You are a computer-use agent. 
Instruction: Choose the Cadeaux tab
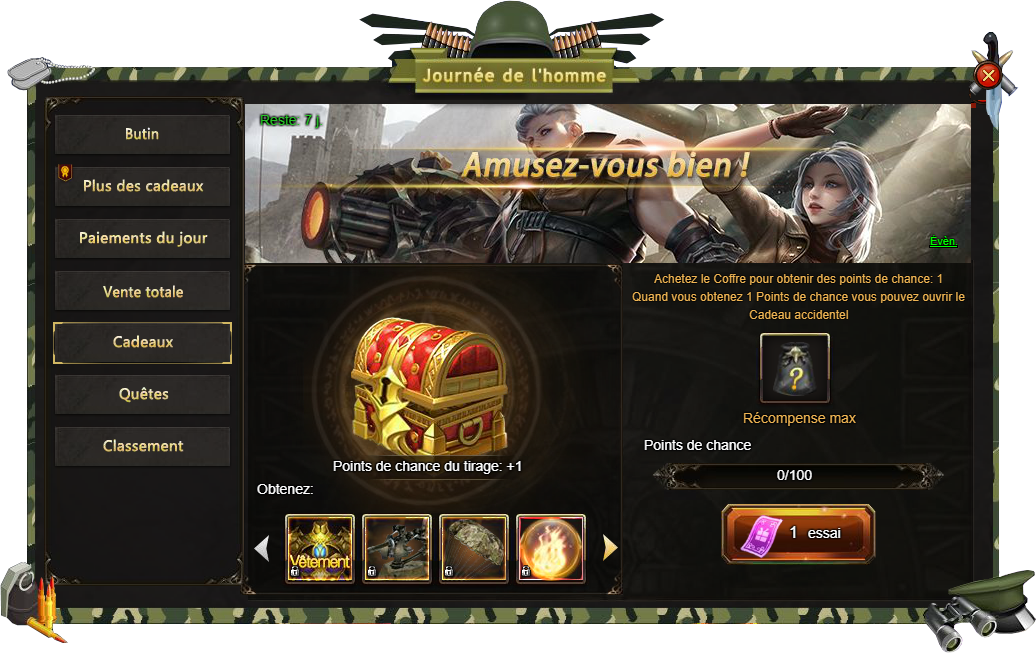142,342
